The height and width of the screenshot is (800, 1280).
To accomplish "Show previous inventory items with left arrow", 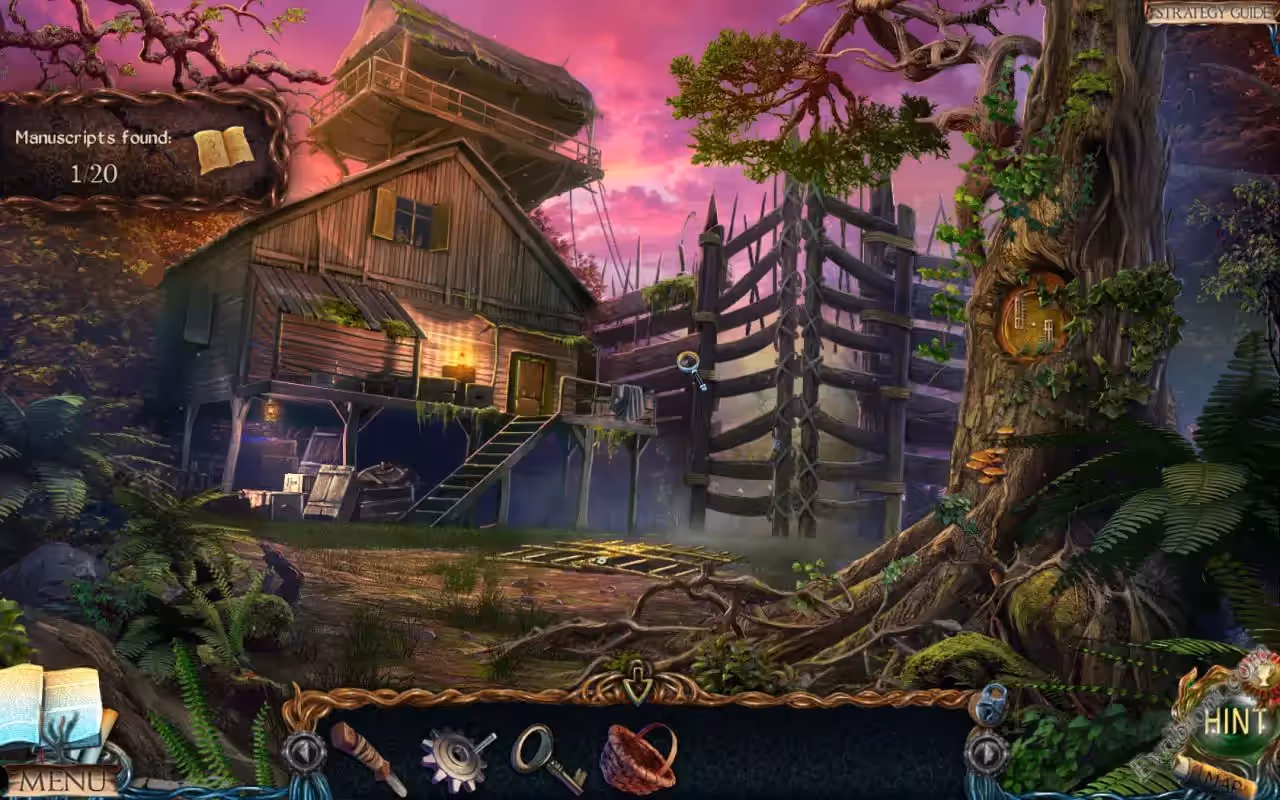I will 303,752.
